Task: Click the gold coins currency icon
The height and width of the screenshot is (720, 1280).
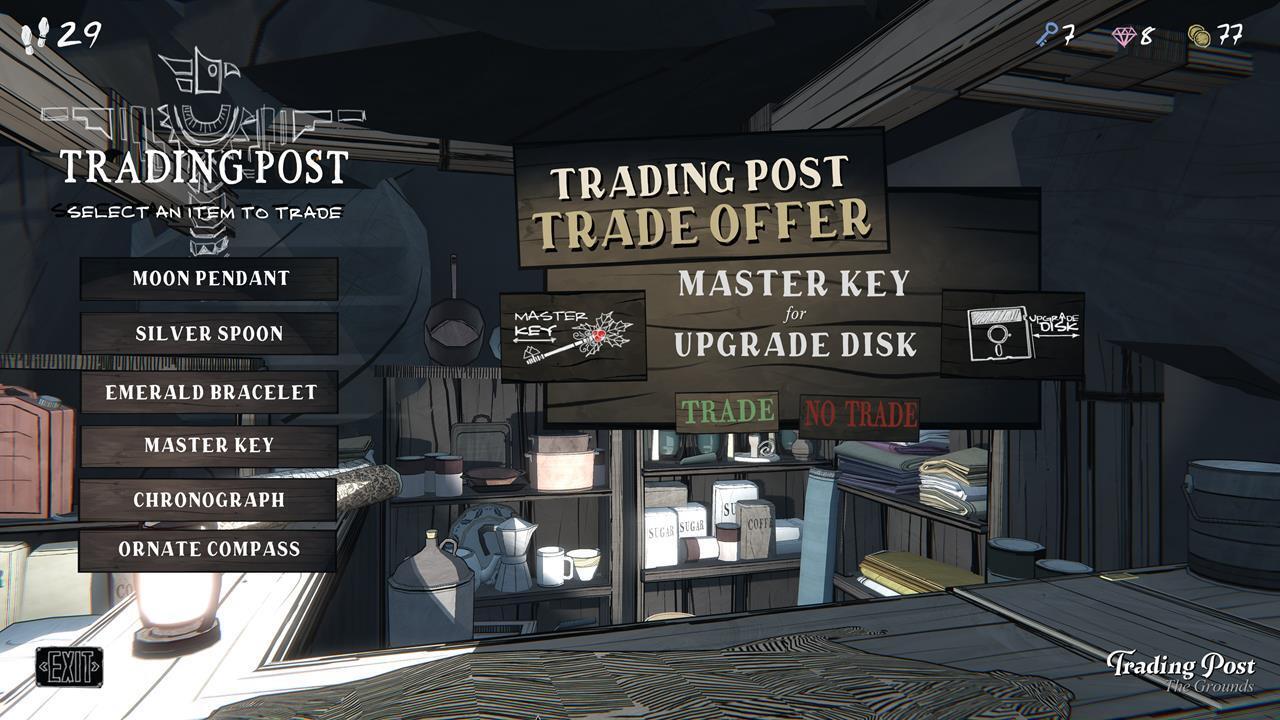Action: coord(1199,33)
